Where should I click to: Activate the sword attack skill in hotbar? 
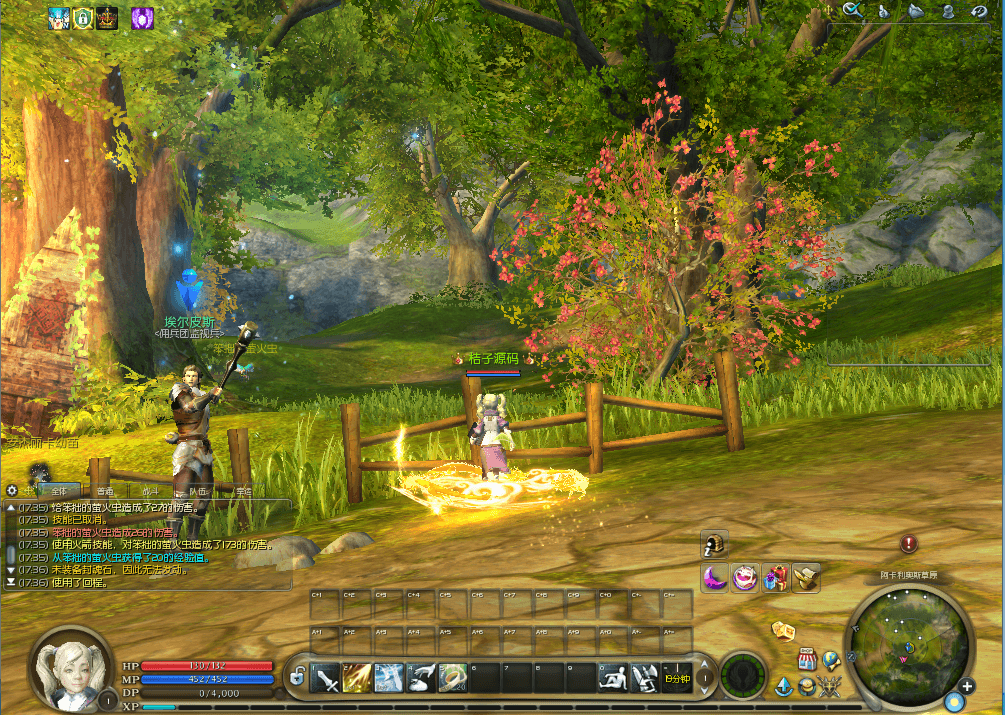click(x=326, y=679)
